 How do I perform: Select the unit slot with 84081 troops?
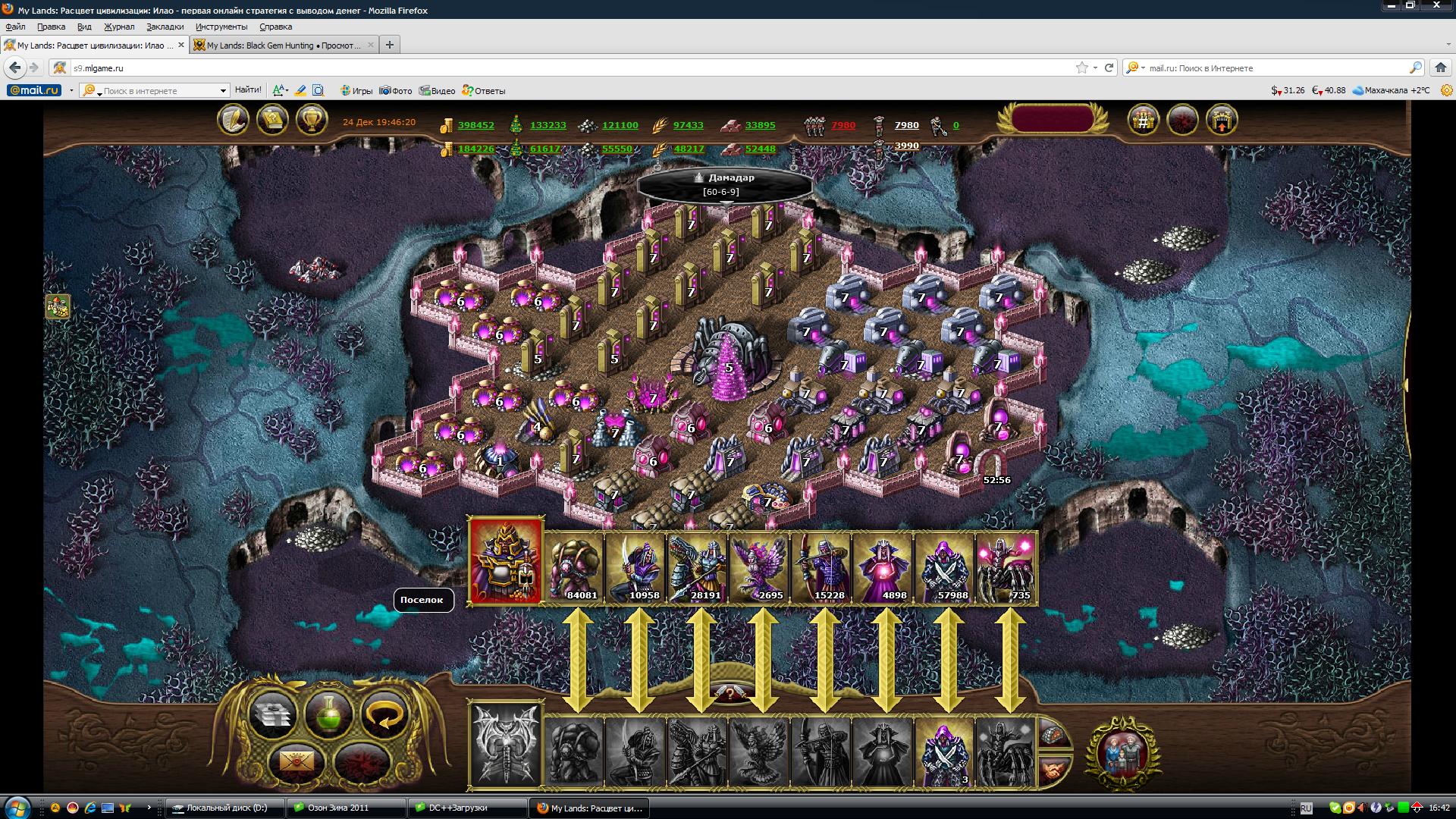tap(574, 566)
